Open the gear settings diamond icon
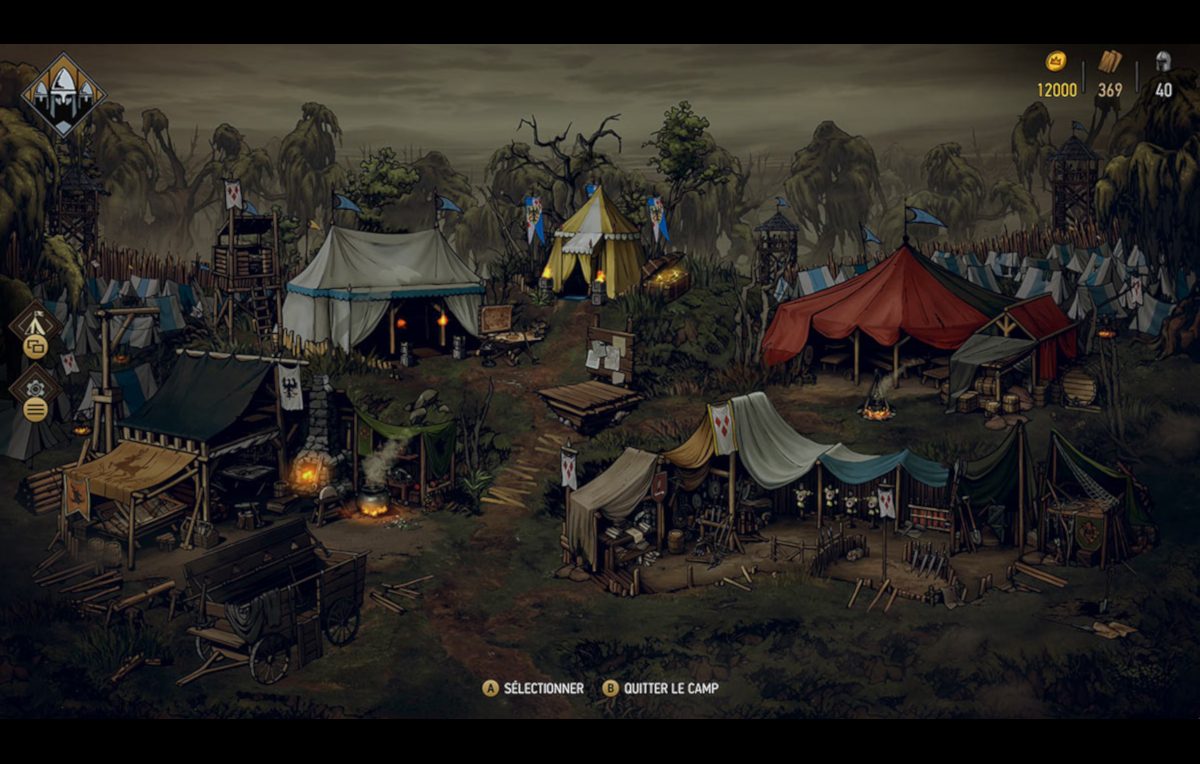 [x=36, y=387]
